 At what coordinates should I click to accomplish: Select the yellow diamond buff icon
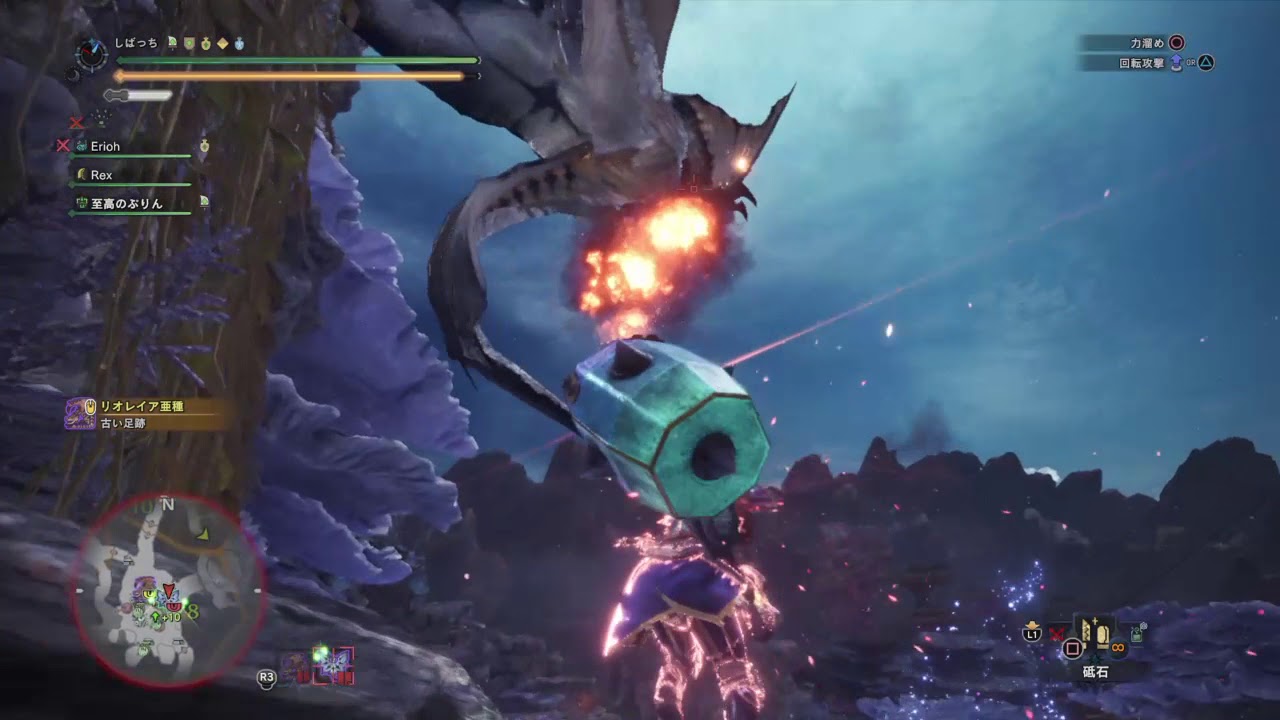coord(223,44)
